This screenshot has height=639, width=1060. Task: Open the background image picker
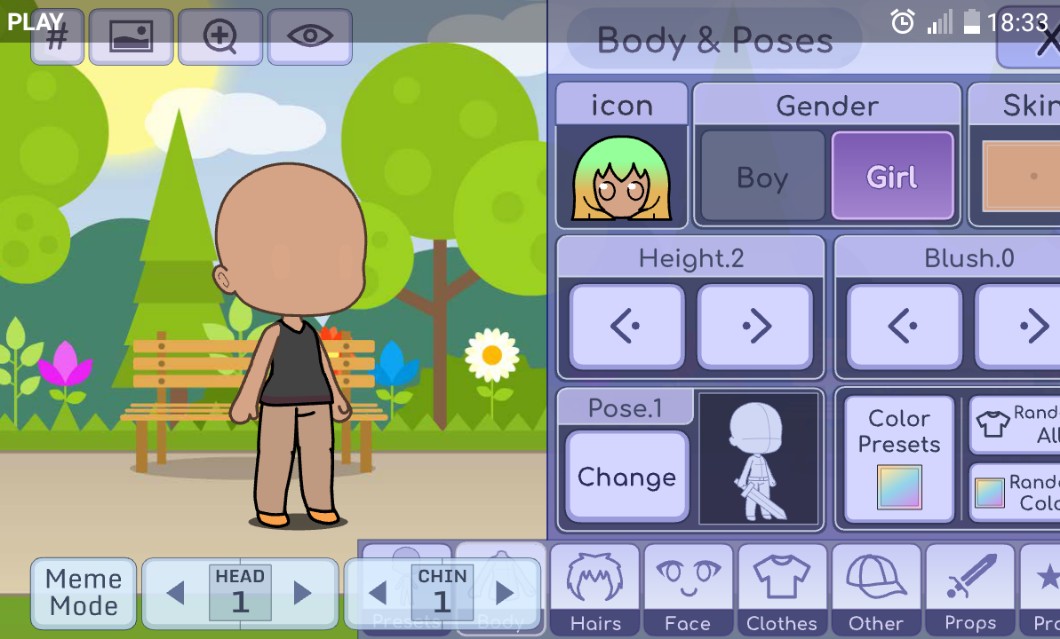coord(131,37)
